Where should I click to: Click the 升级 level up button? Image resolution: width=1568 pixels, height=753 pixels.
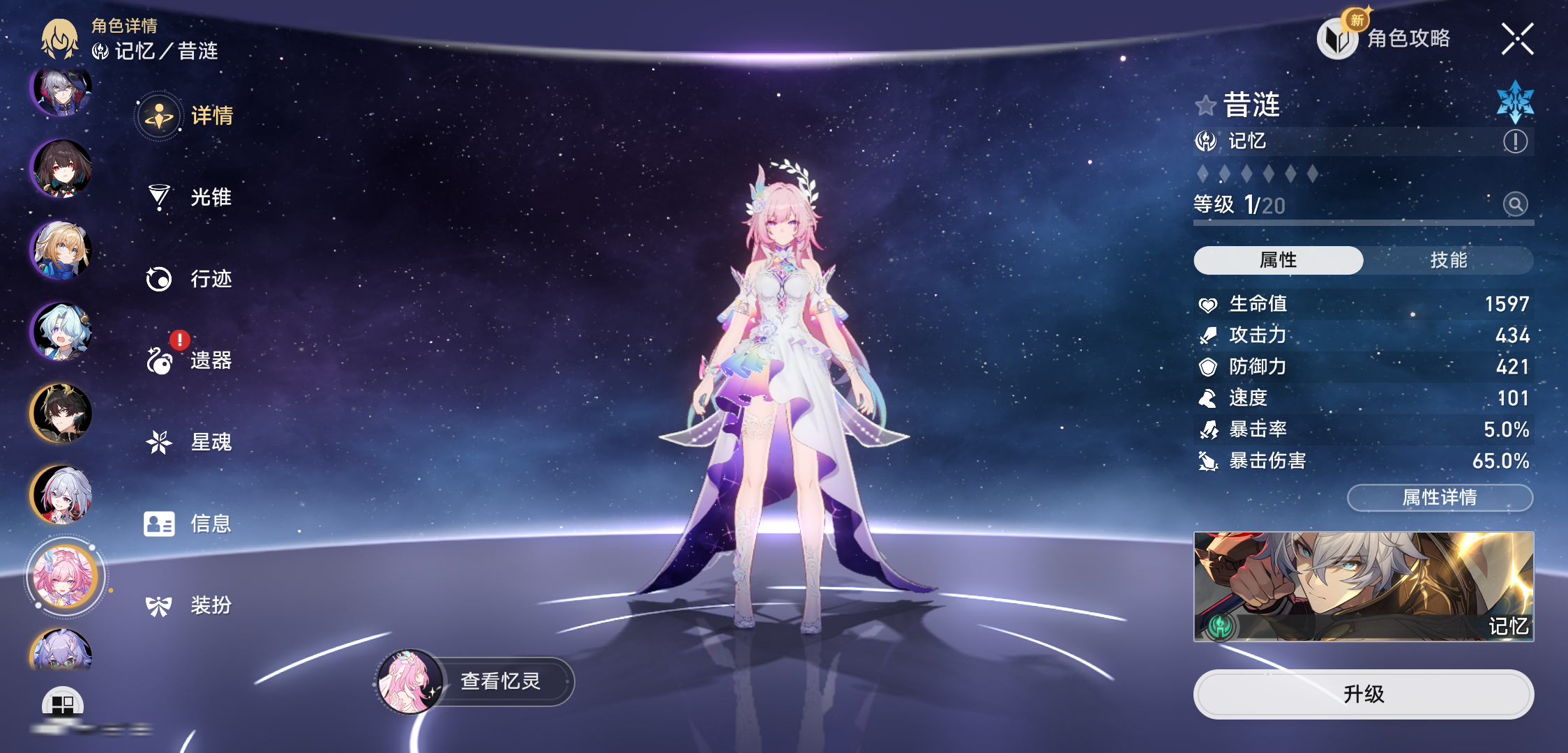click(1363, 694)
